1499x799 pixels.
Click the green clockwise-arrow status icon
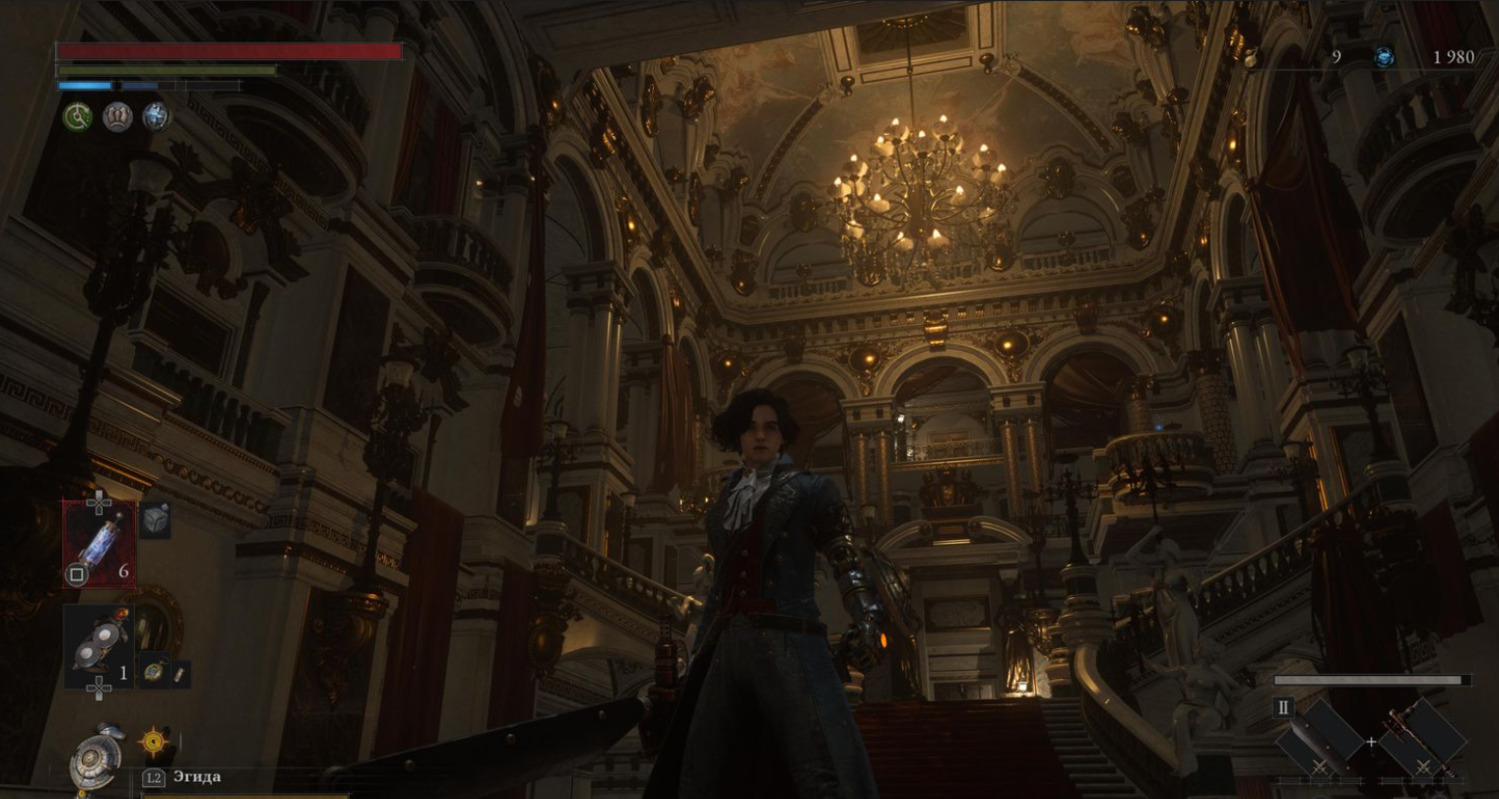[x=78, y=117]
